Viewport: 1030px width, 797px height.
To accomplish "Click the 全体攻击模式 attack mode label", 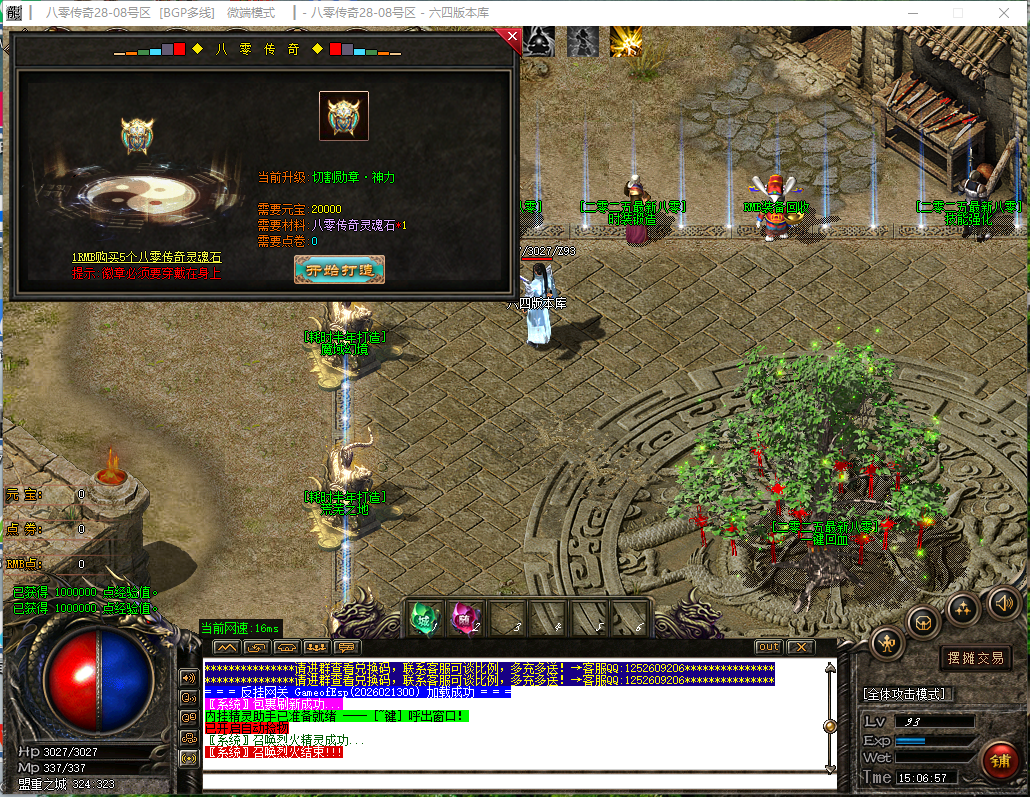I will click(x=904, y=694).
